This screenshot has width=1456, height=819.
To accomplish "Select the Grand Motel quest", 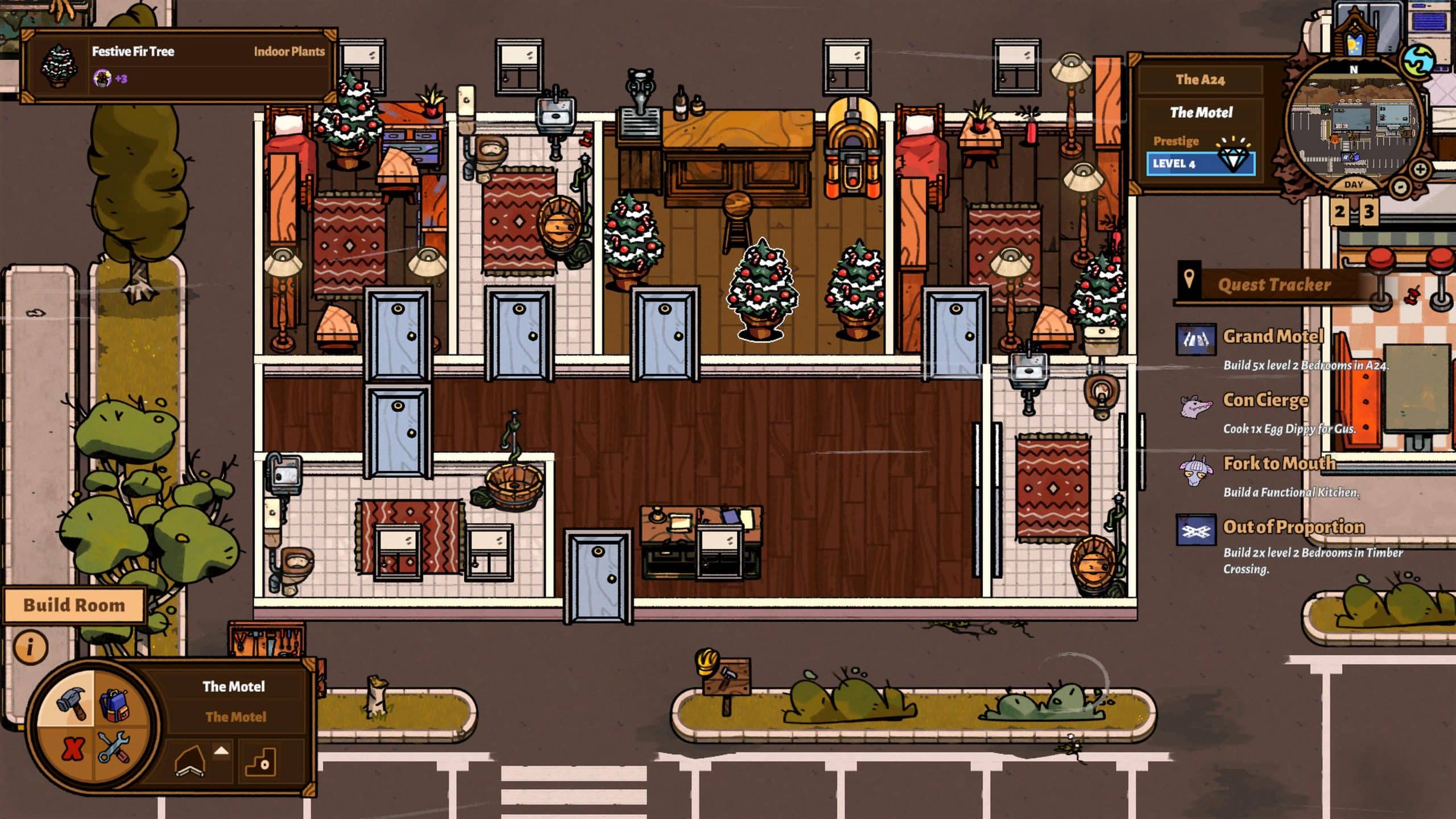I will [1273, 337].
